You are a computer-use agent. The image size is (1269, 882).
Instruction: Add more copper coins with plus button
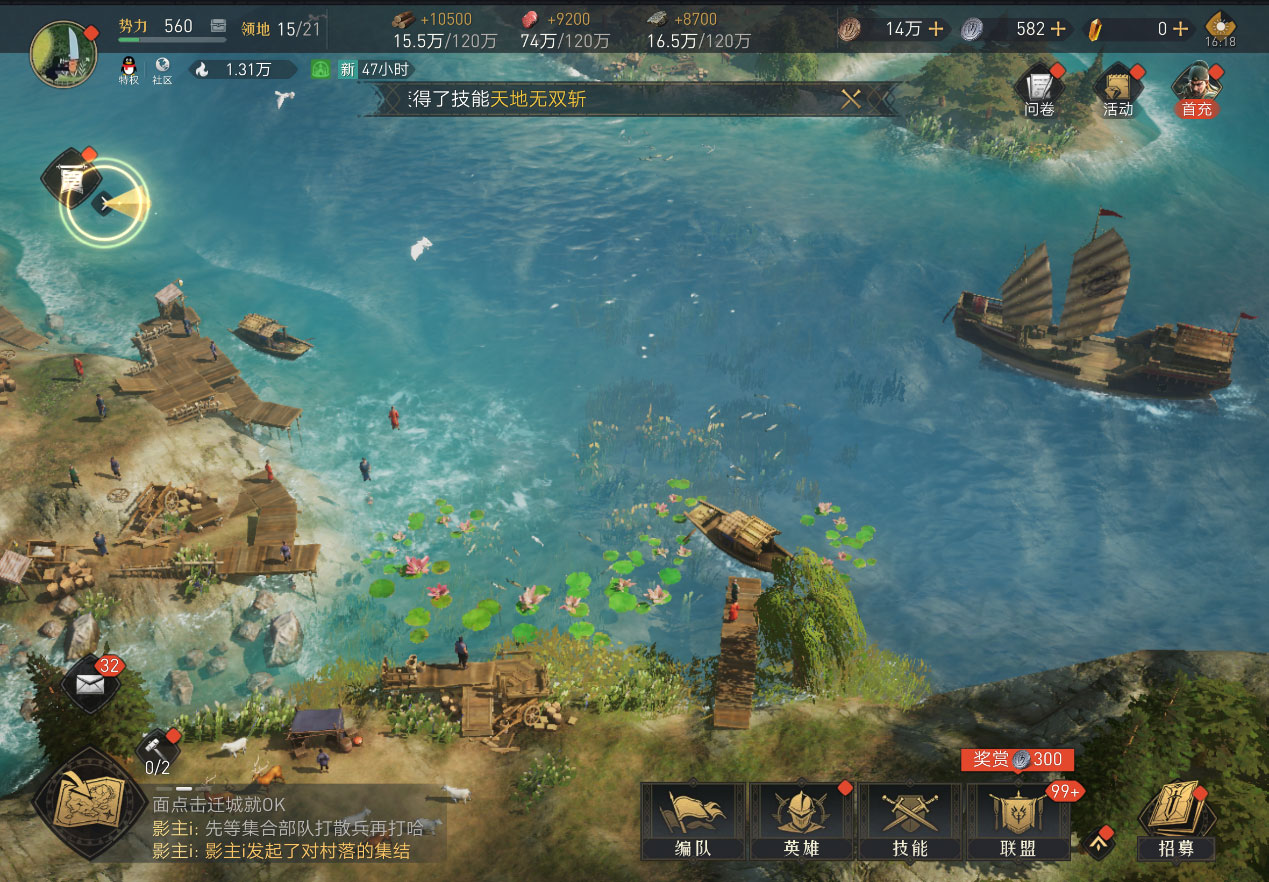(x=936, y=29)
